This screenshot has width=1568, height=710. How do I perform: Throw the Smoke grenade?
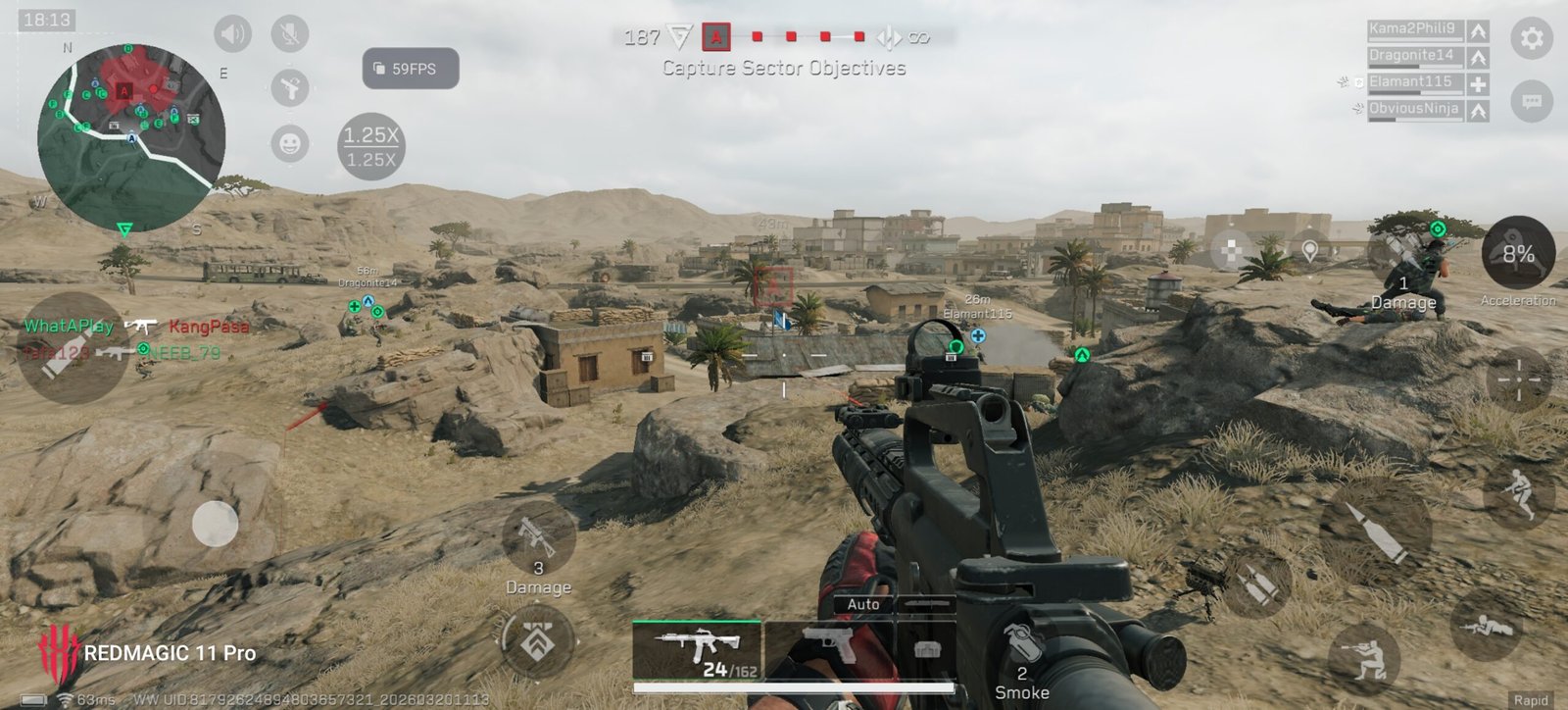point(1022,652)
